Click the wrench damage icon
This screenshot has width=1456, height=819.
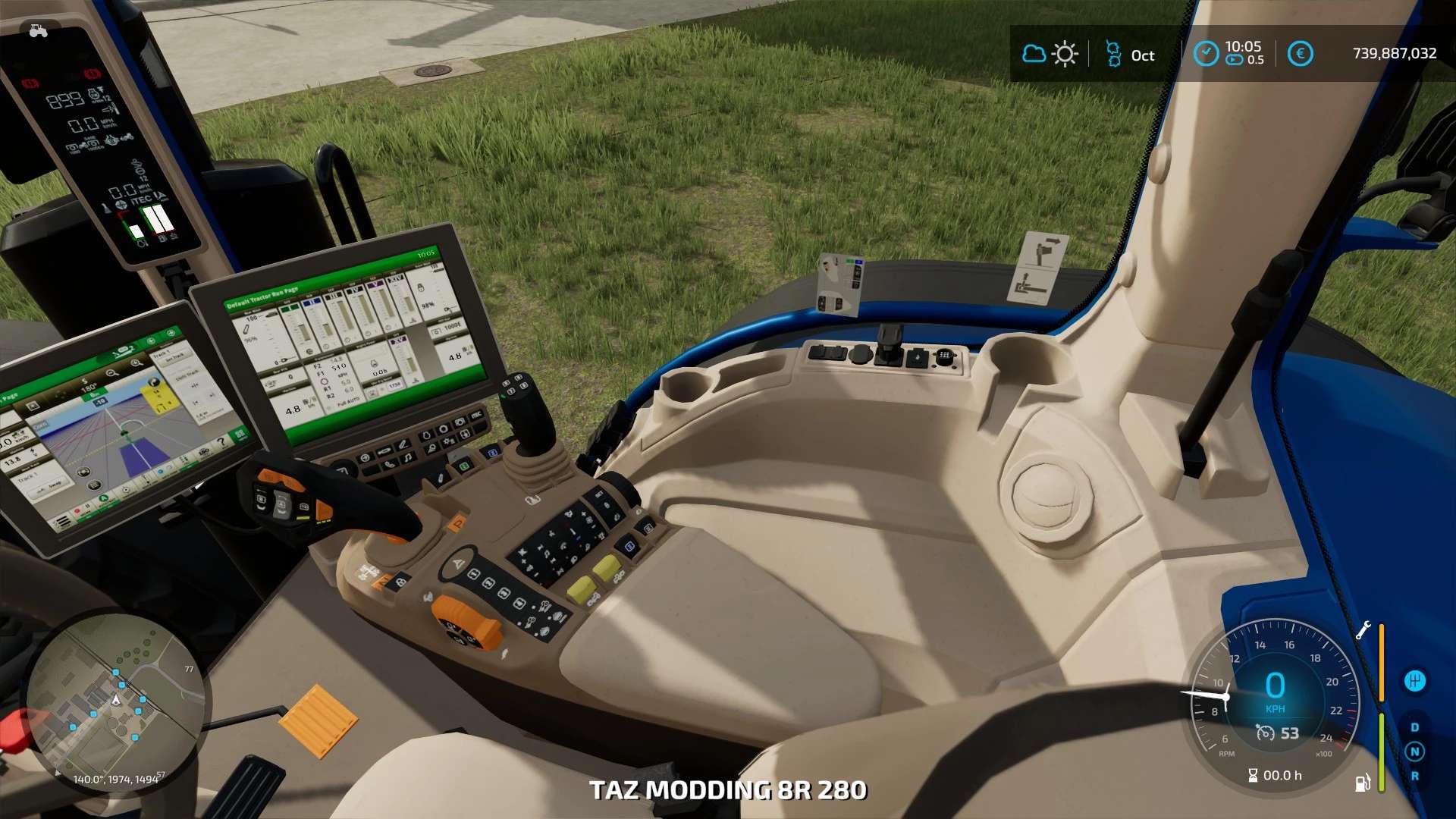pyautogui.click(x=1363, y=630)
